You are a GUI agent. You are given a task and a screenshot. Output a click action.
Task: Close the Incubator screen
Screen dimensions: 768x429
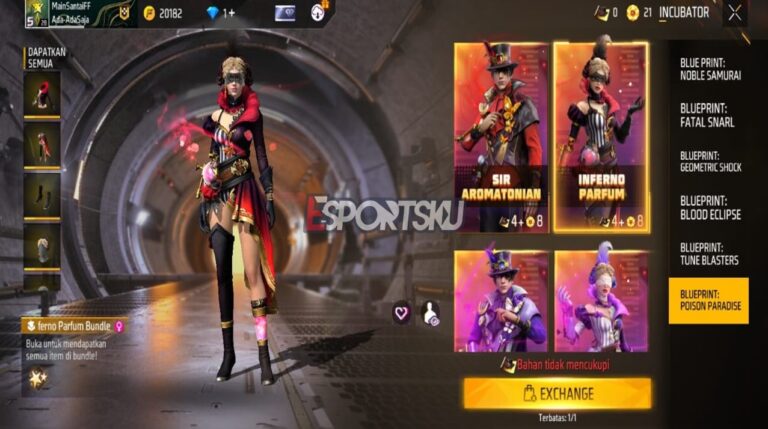click(x=735, y=13)
